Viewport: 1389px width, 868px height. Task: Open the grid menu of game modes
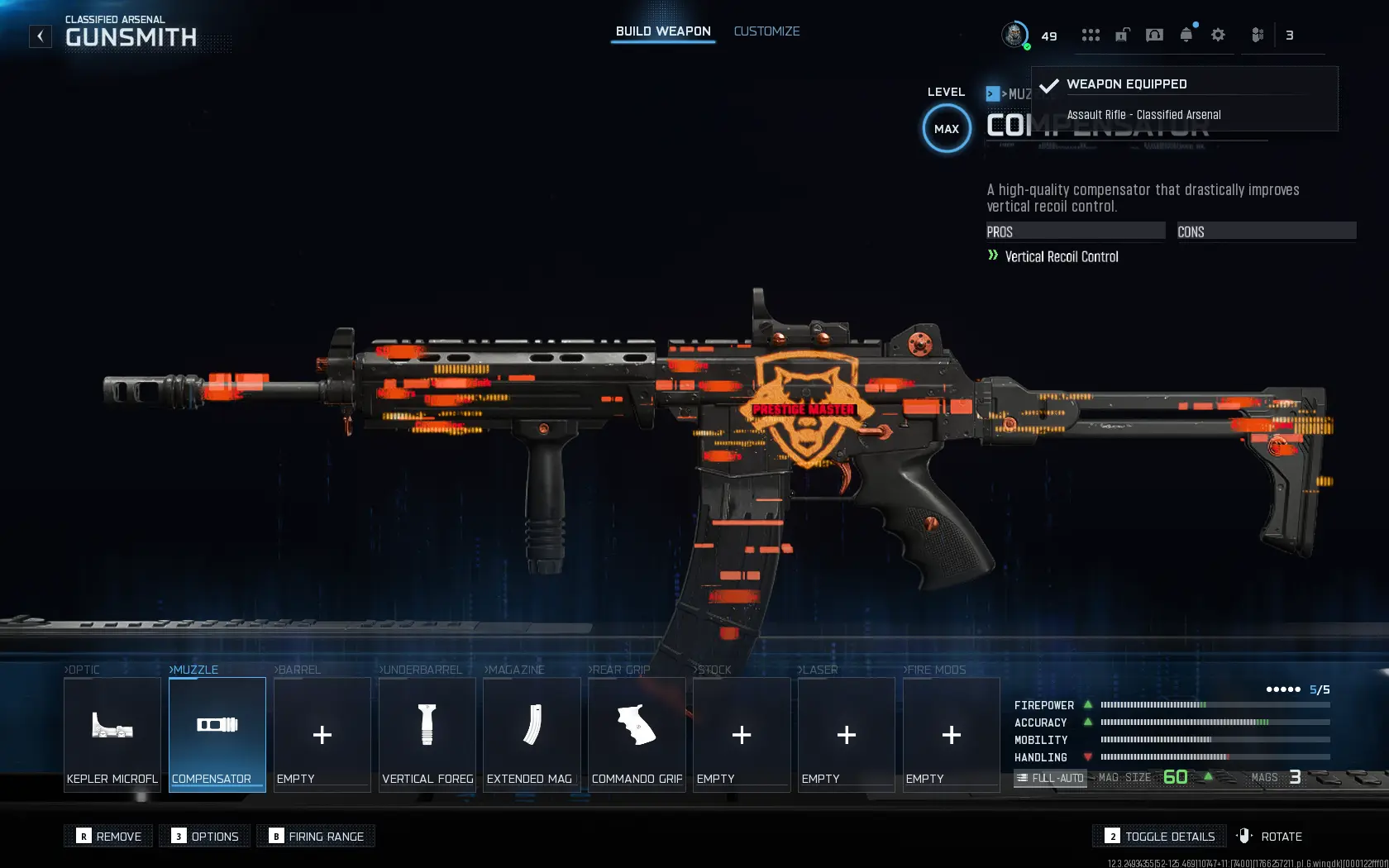click(1091, 35)
